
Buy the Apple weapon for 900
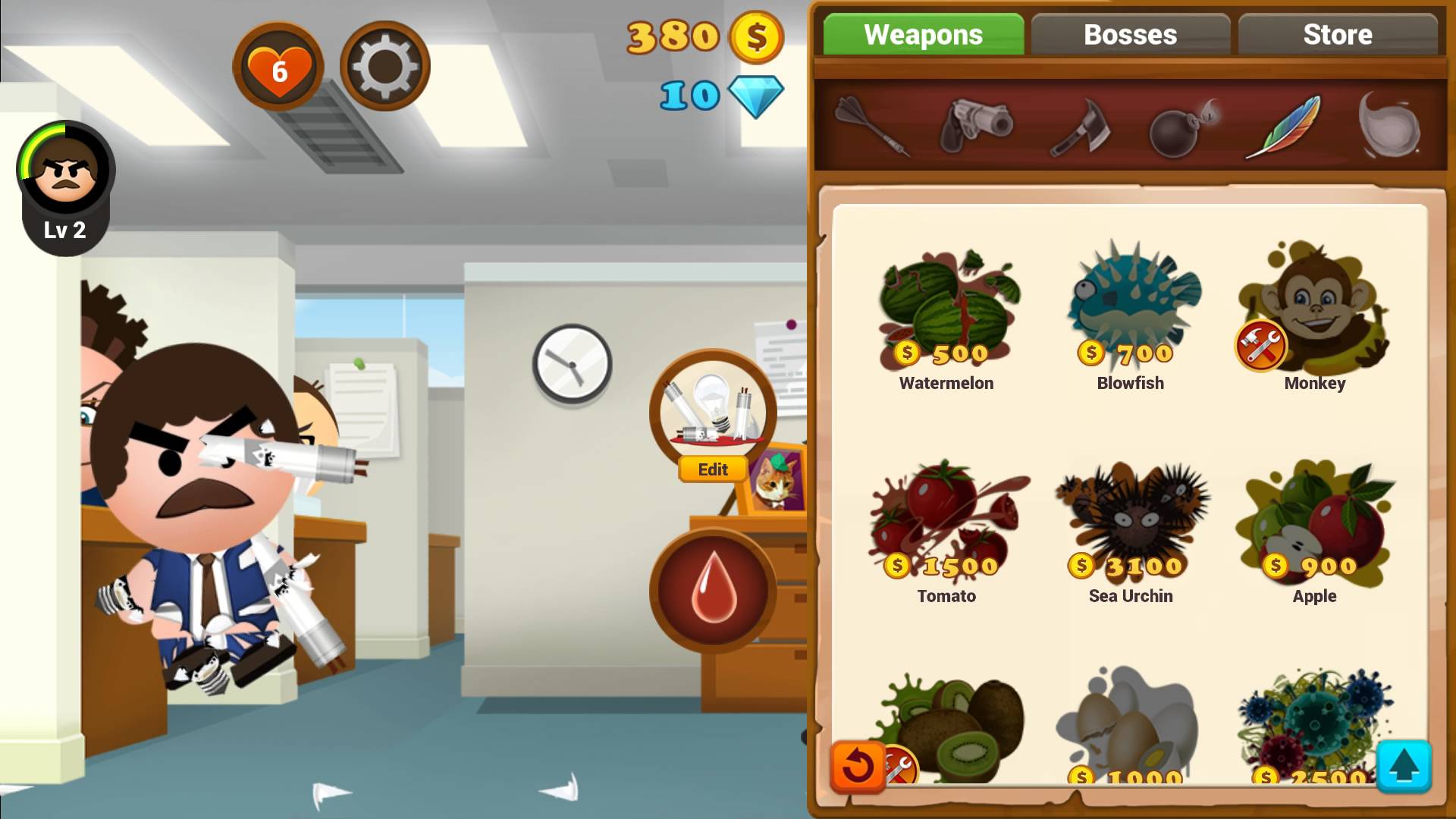1314,531
